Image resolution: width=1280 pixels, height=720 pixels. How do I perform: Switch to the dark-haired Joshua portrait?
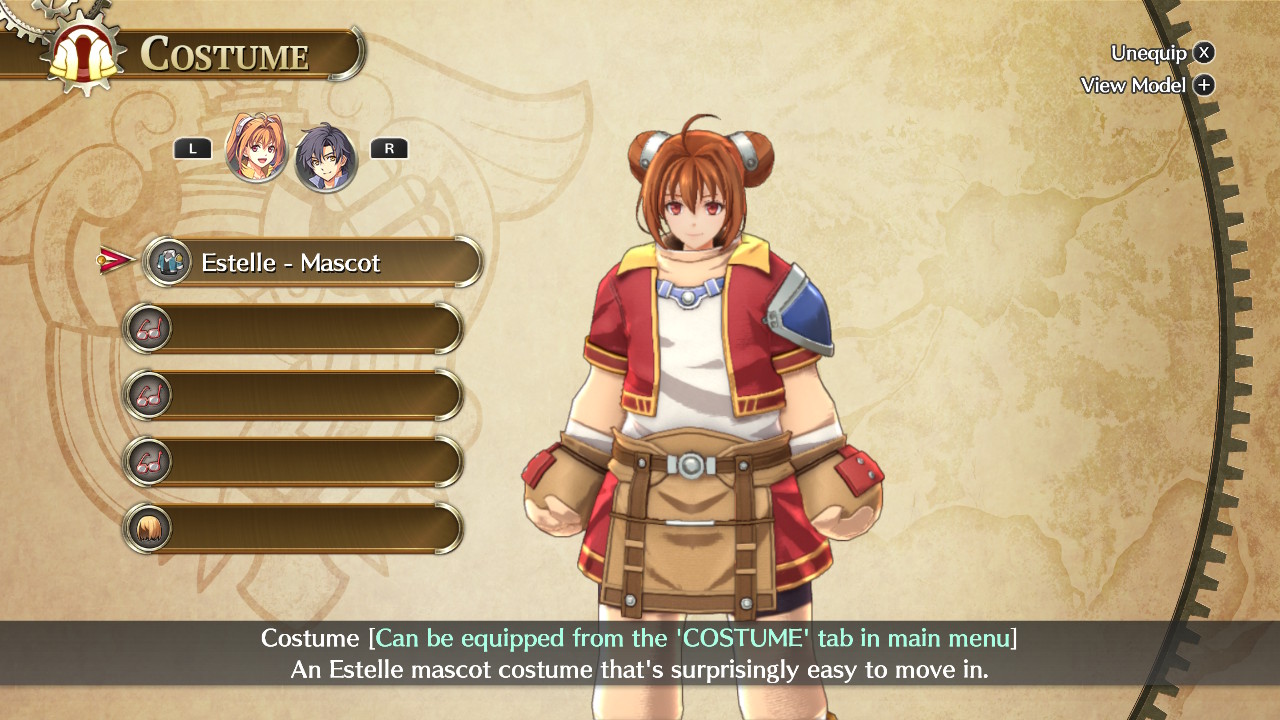pos(326,157)
